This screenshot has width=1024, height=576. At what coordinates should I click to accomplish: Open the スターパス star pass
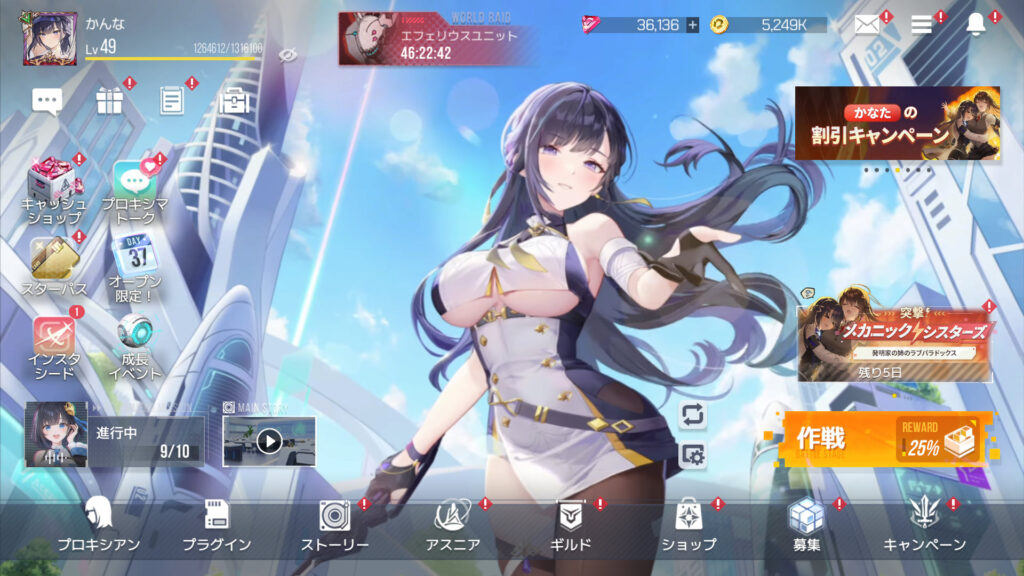[x=54, y=265]
